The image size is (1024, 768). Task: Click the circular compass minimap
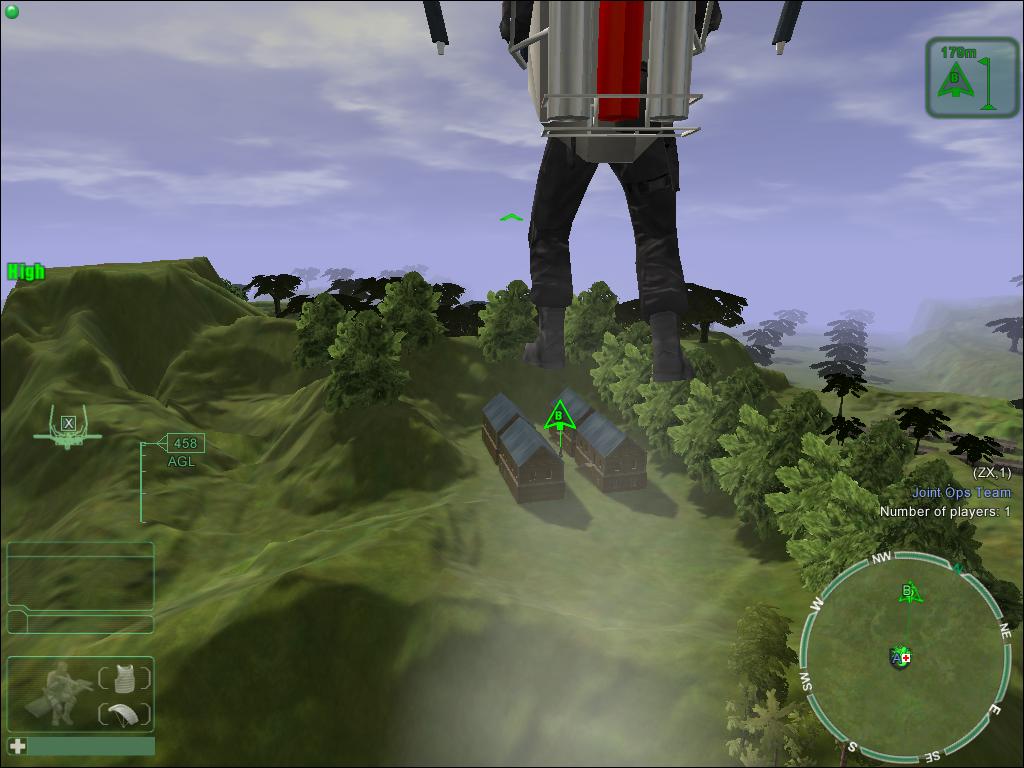coord(902,658)
